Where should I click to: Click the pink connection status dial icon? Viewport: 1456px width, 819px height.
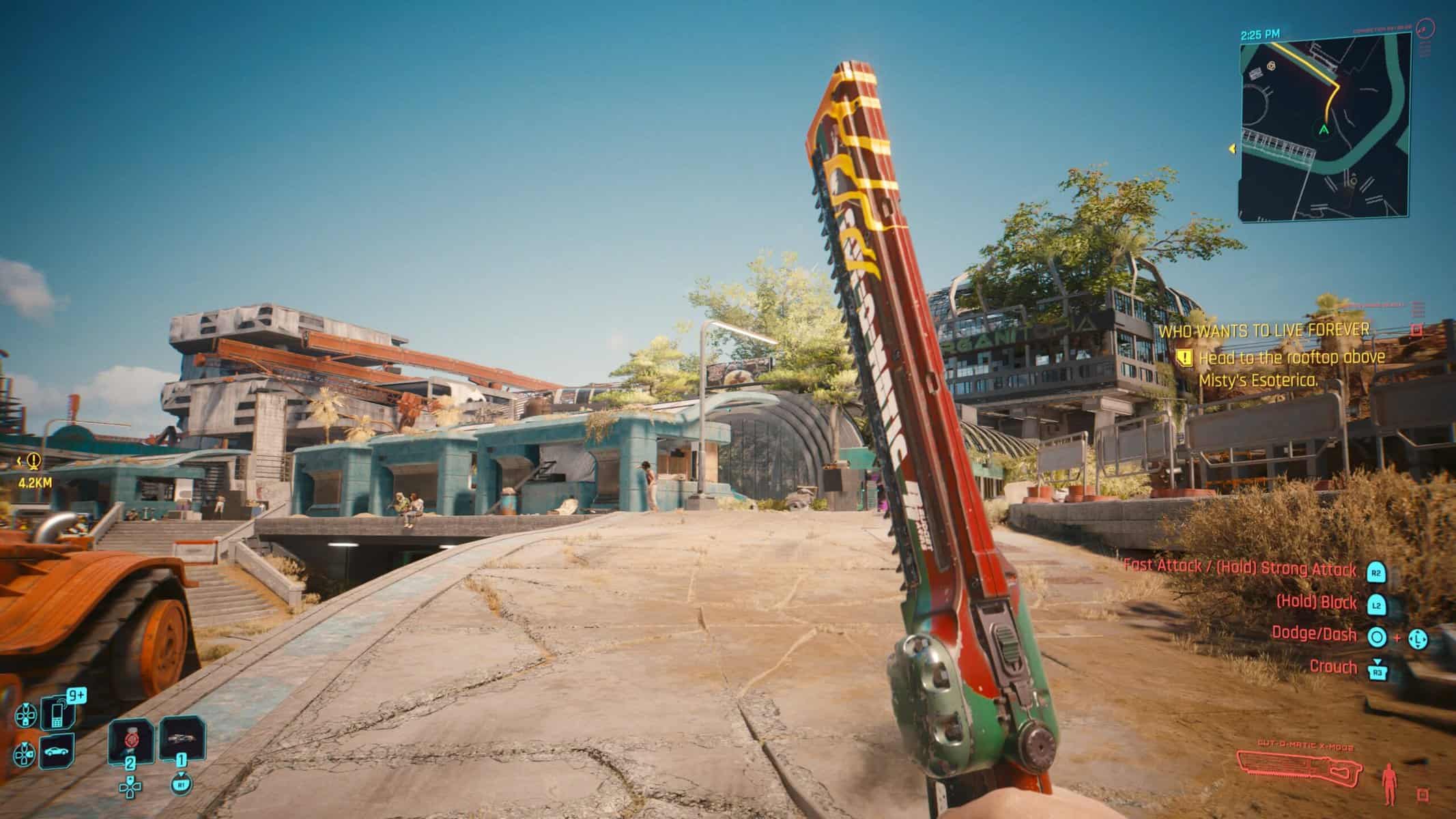click(1424, 30)
